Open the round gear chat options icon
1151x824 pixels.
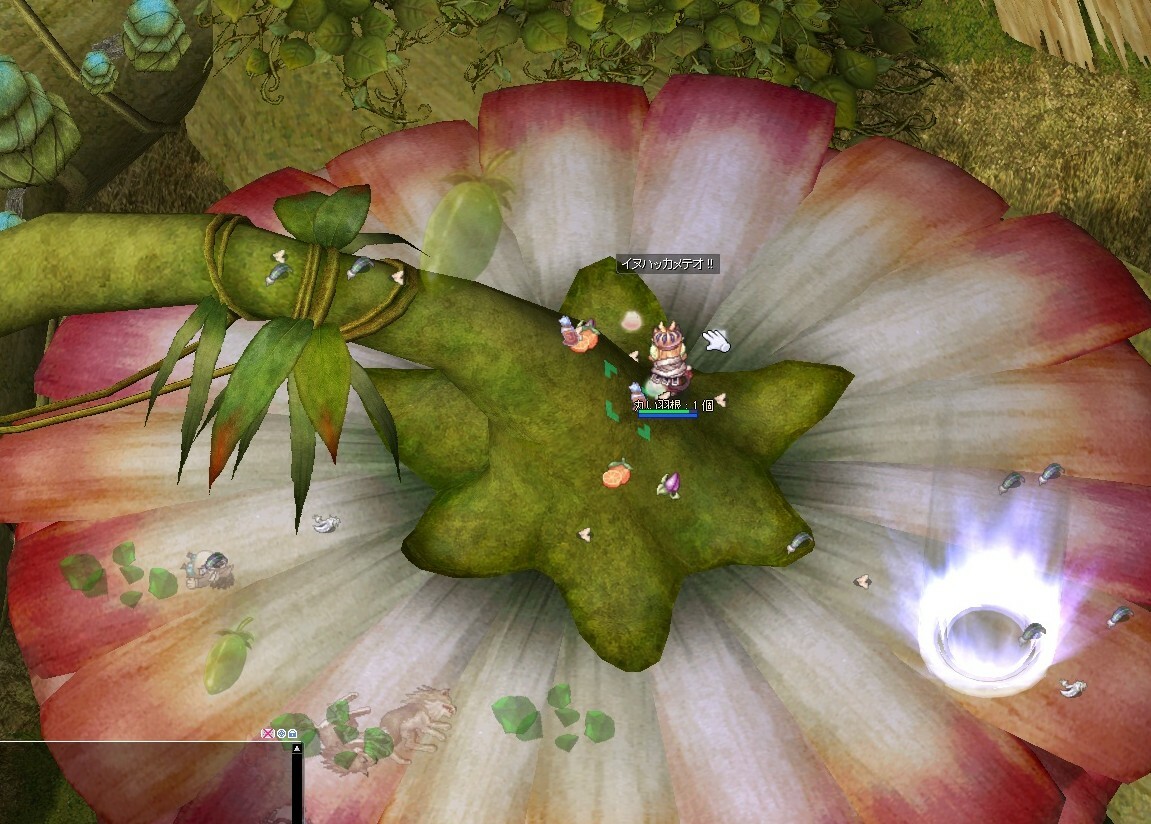281,733
